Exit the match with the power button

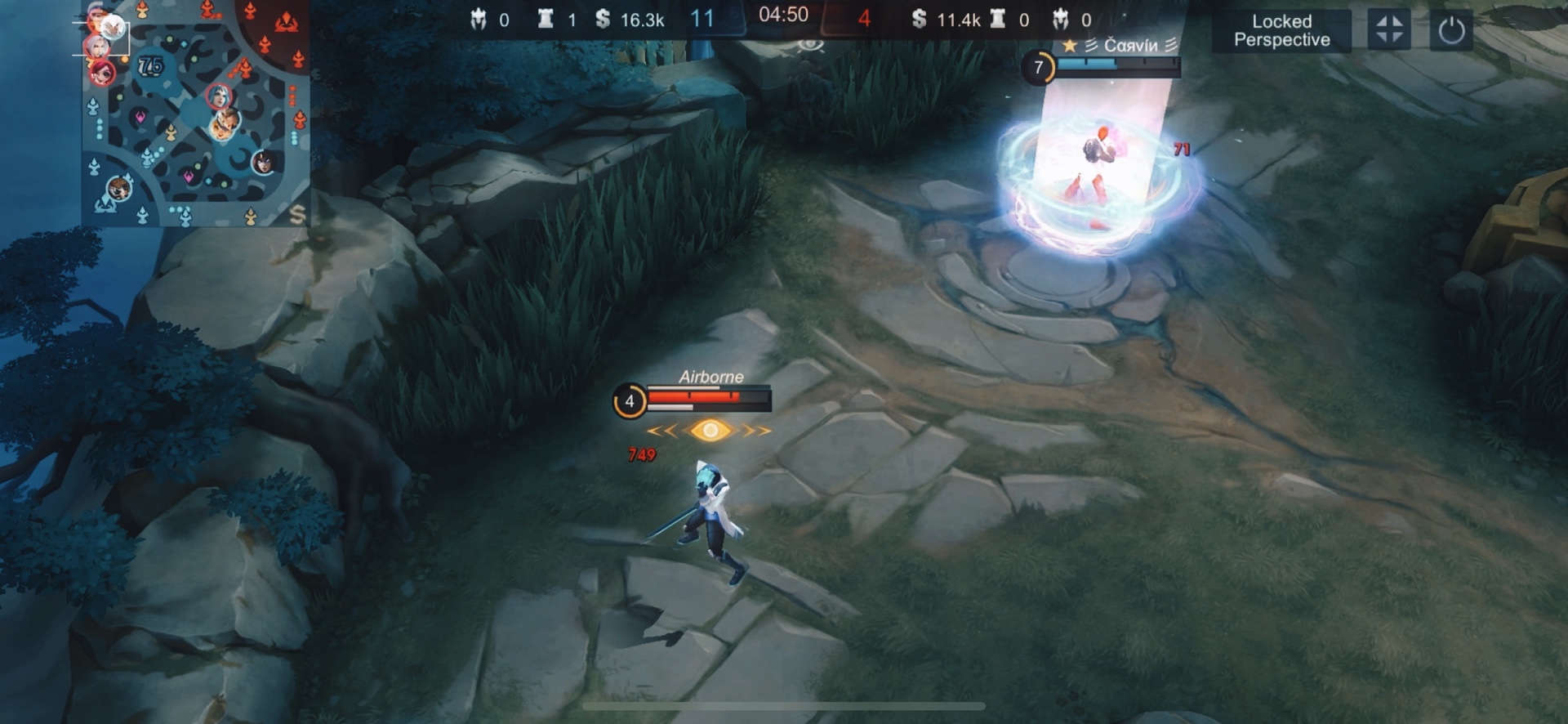coord(1450,31)
